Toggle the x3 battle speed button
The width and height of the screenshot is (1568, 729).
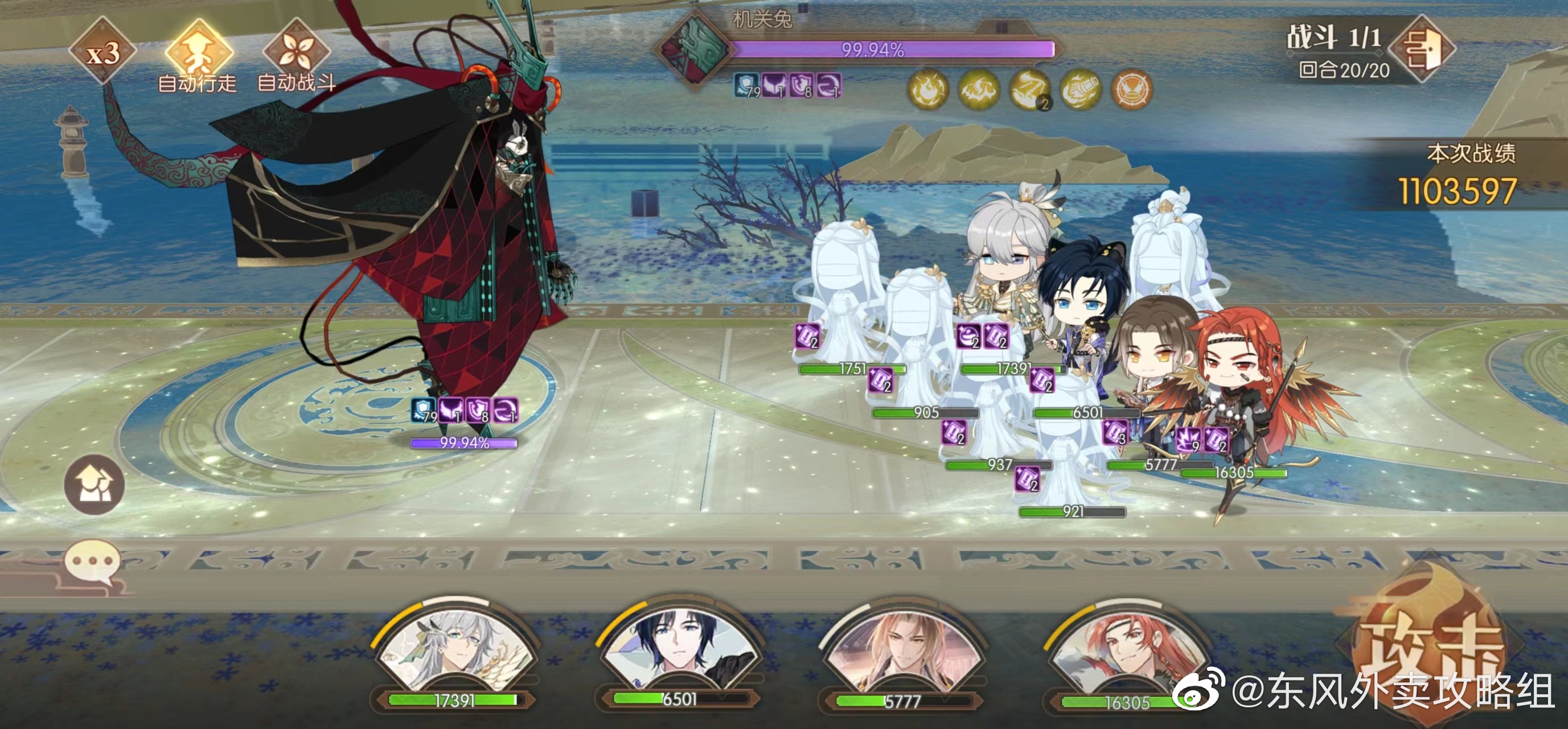pos(102,52)
